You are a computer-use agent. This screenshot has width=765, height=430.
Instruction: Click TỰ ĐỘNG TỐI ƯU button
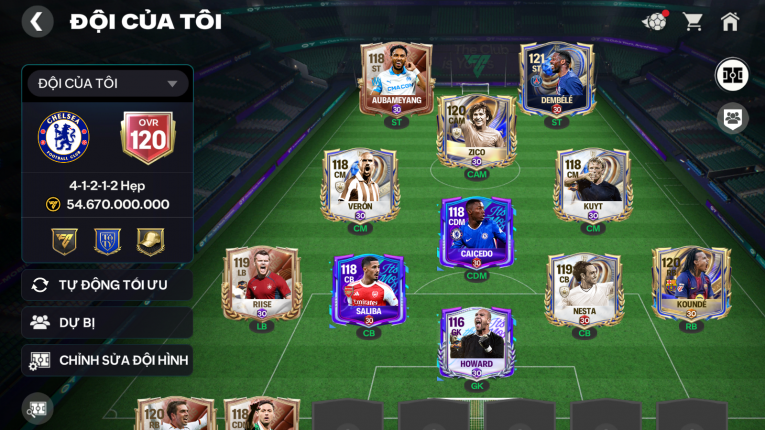(107, 285)
